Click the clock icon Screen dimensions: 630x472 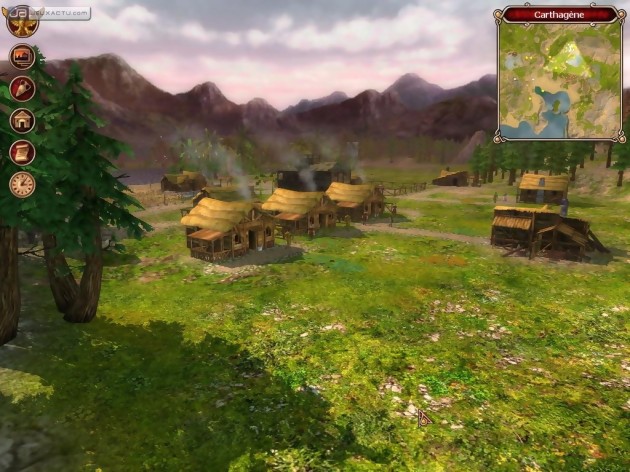tap(22, 185)
